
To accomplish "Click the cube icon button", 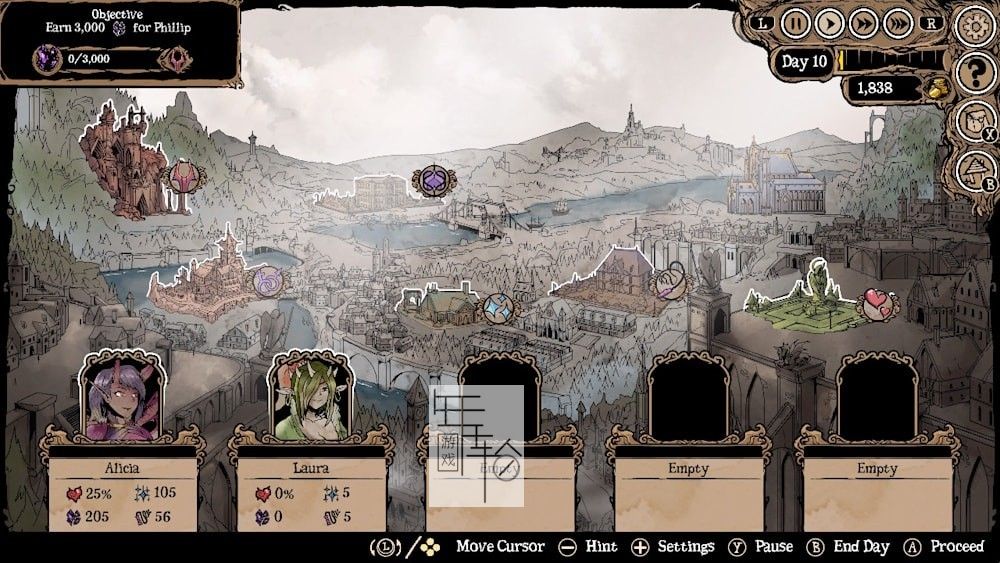I will (x=973, y=121).
